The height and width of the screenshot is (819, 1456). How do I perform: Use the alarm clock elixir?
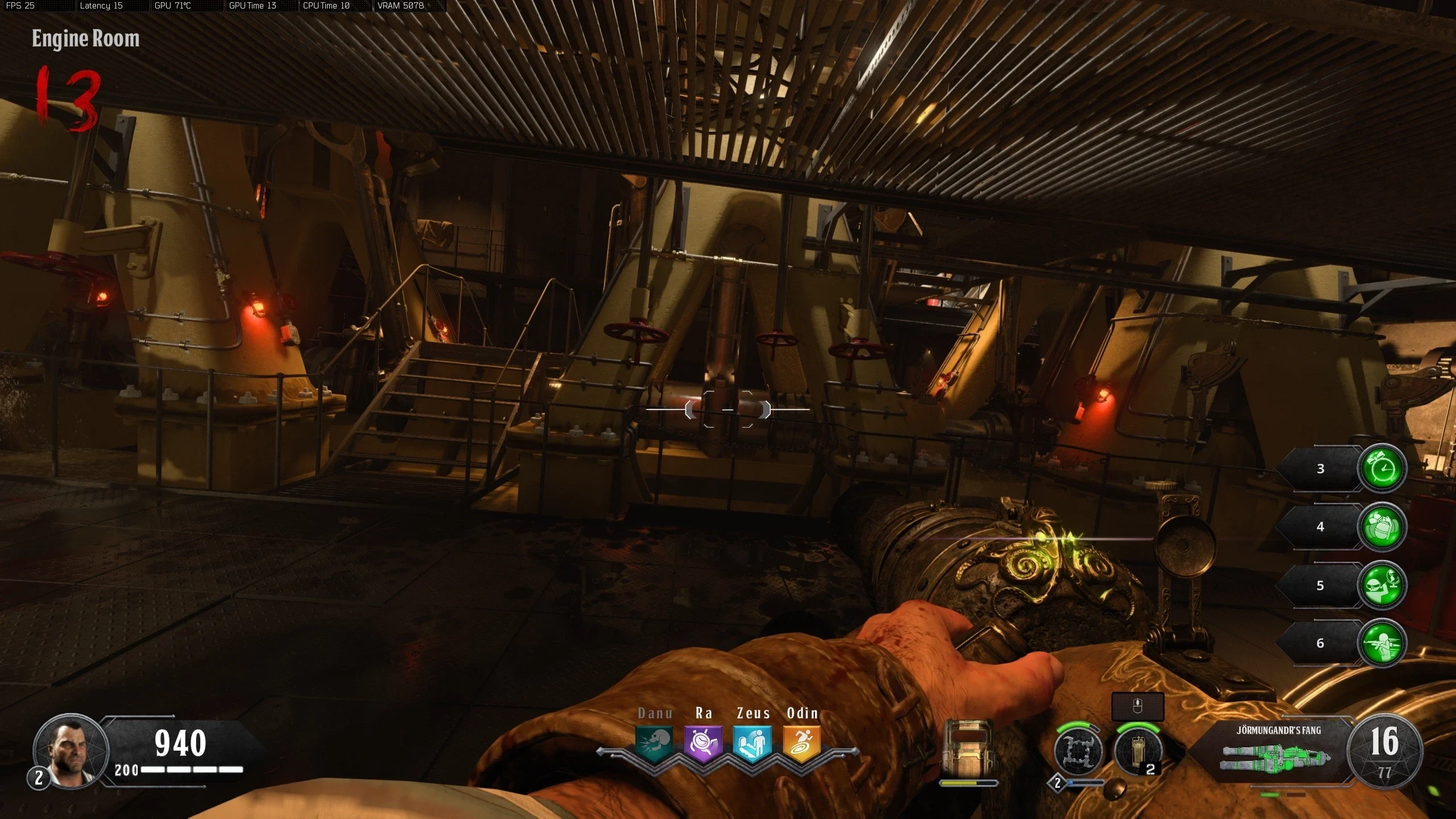point(1381,469)
